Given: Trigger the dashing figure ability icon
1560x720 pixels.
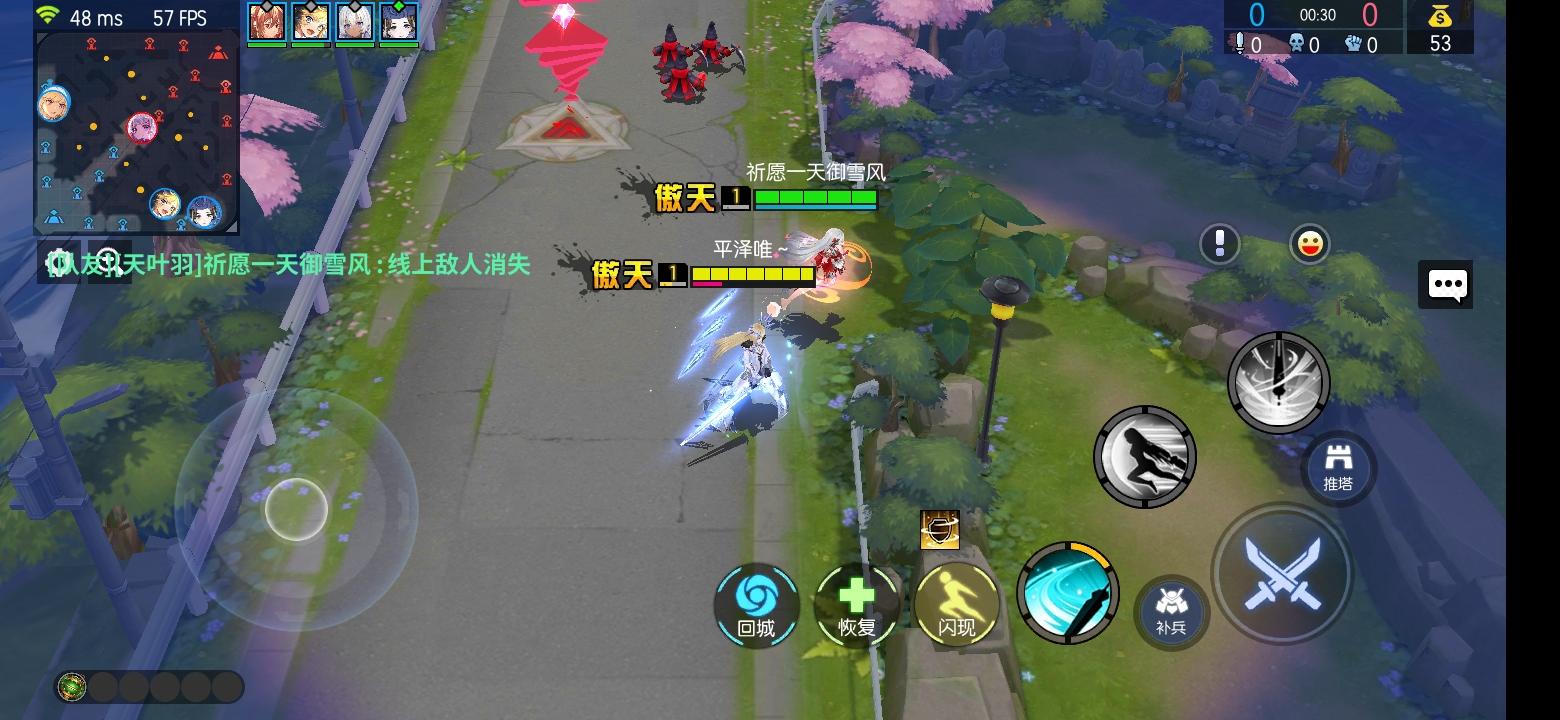Looking at the screenshot, I should pyautogui.click(x=1145, y=456).
